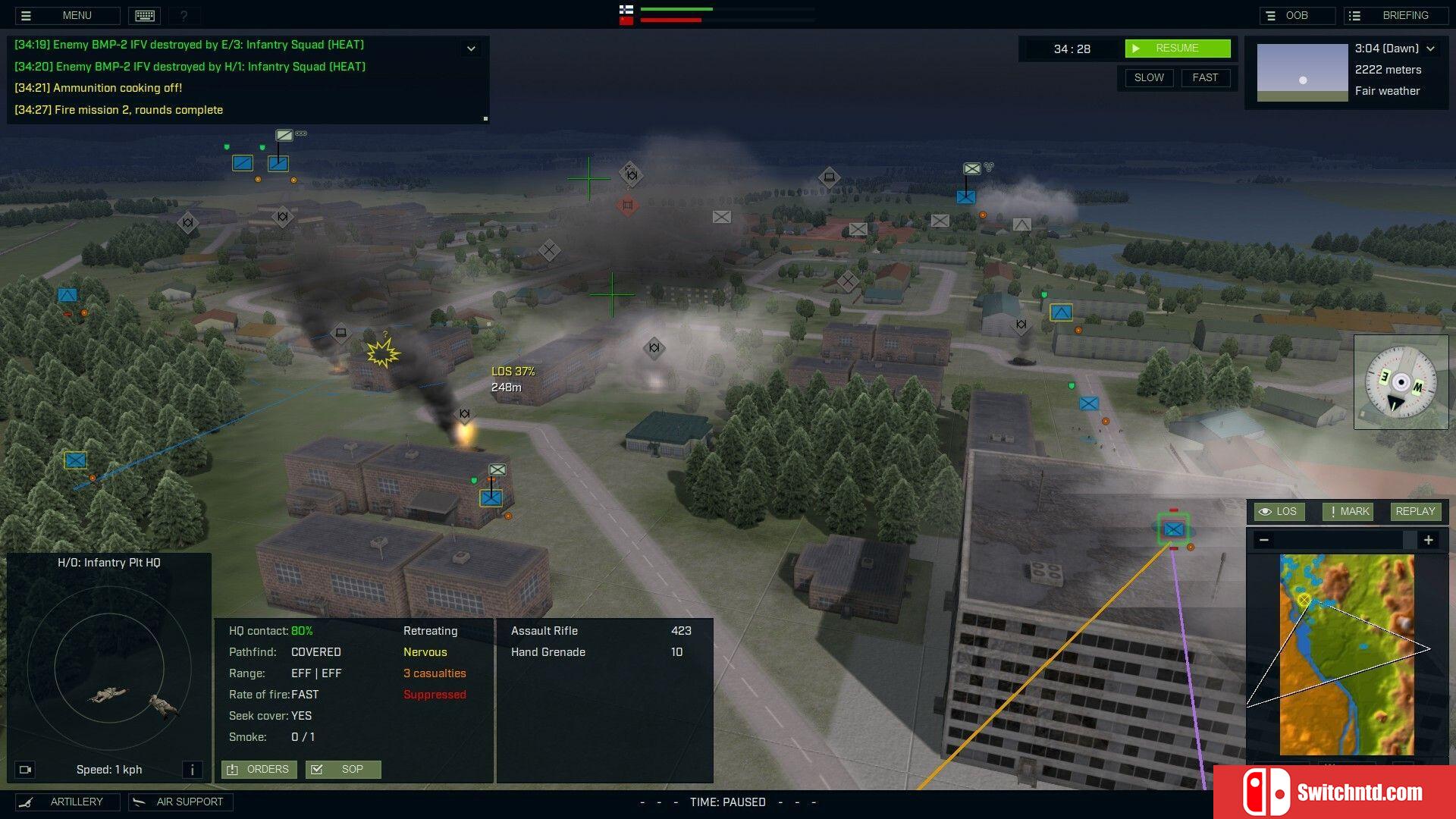
Task: Open the REPLAY viewer
Action: coord(1415,512)
